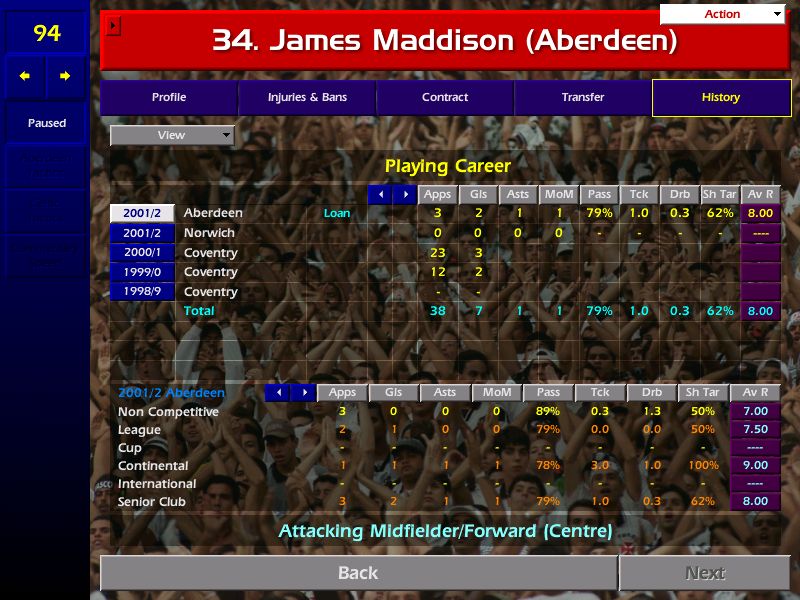This screenshot has width=800, height=600.
Task: Choose the 2000/1 Coventry season row
Action: [142, 253]
